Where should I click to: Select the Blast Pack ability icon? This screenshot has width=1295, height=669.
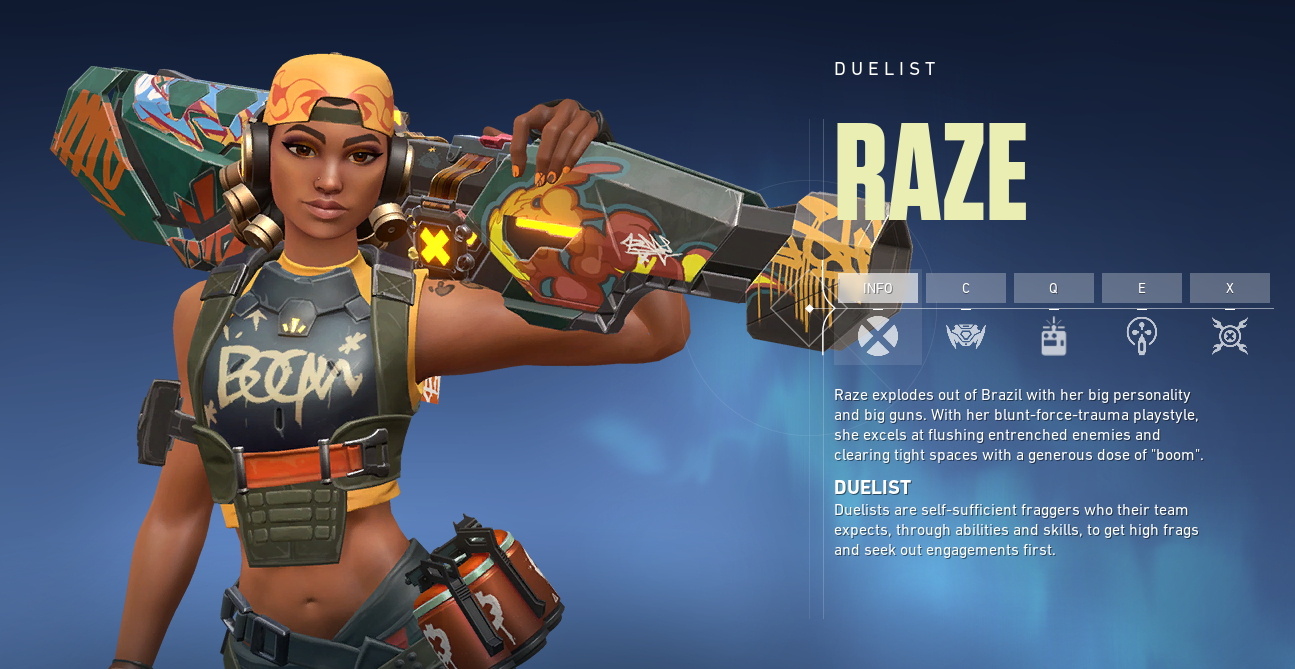click(1053, 338)
